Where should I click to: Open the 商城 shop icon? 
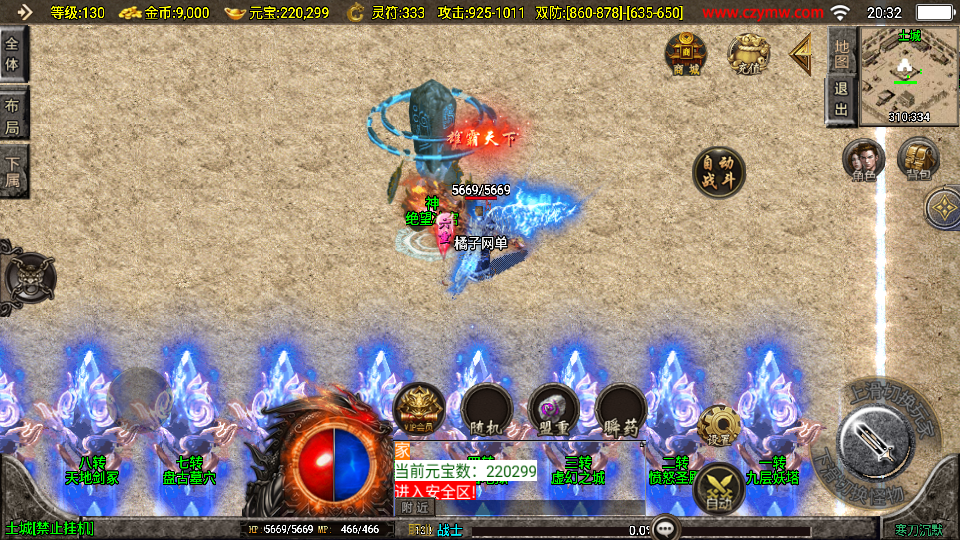[686, 54]
